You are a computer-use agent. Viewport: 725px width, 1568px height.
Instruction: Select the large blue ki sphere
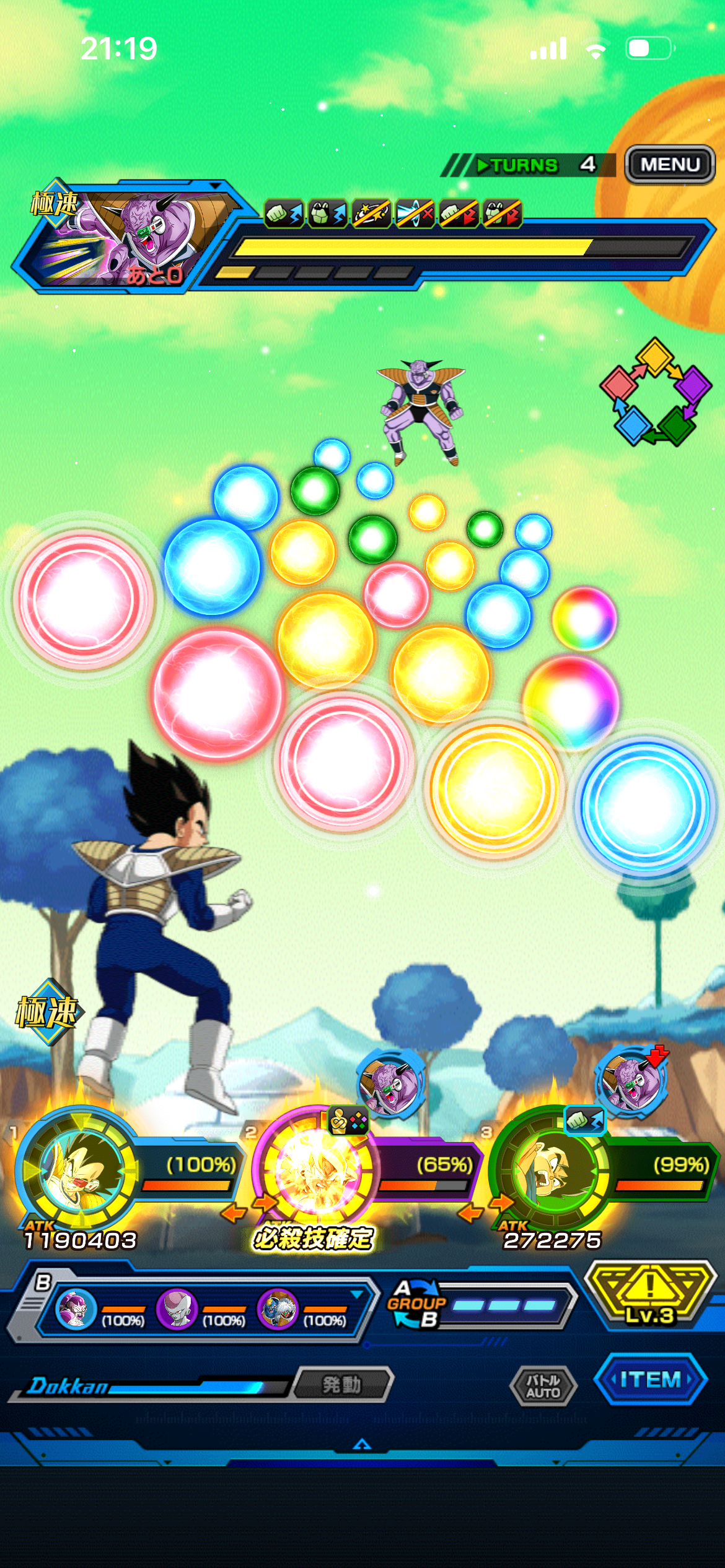point(644,804)
